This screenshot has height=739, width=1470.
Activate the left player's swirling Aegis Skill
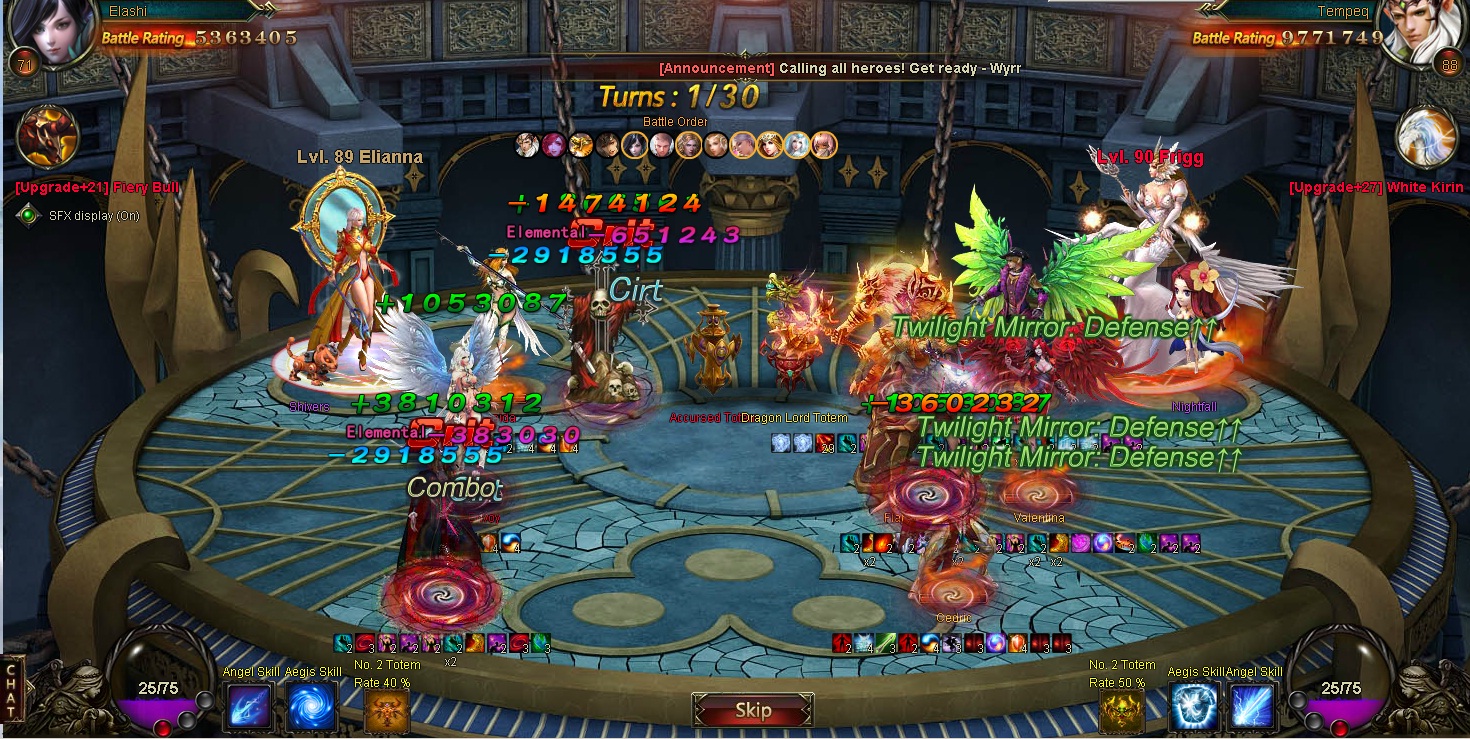pos(311,708)
